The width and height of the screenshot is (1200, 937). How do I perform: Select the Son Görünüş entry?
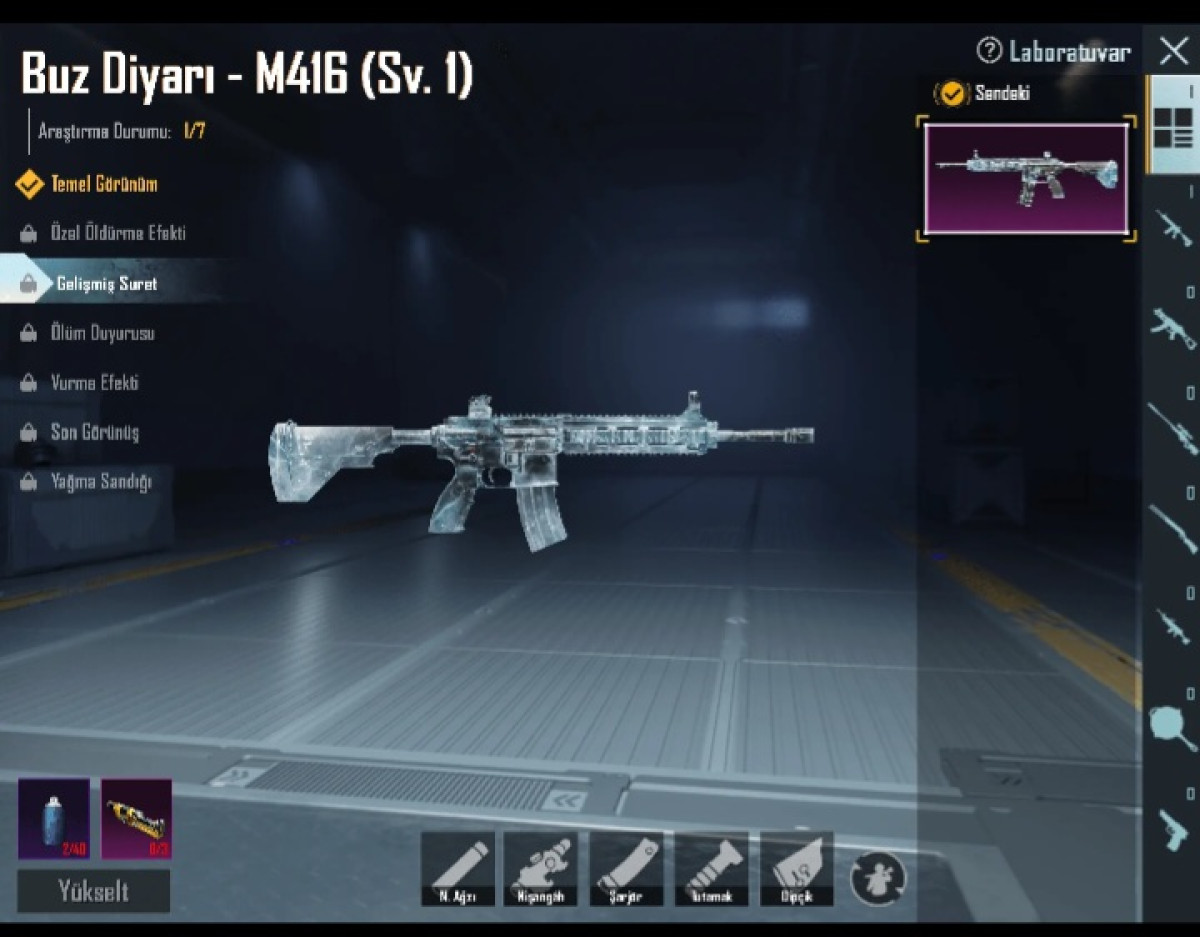pyautogui.click(x=94, y=432)
